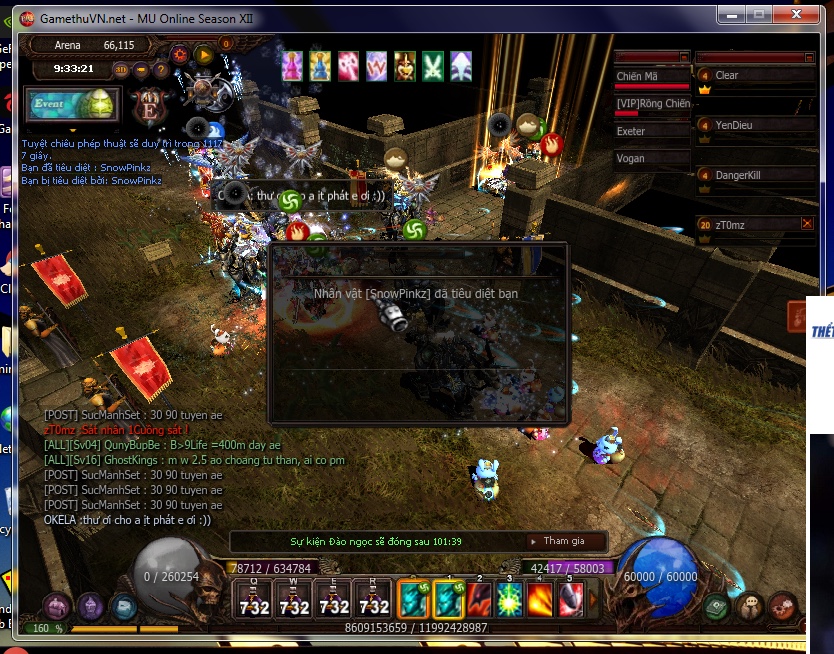
Task: Choose Vogan in the list
Action: [652, 158]
